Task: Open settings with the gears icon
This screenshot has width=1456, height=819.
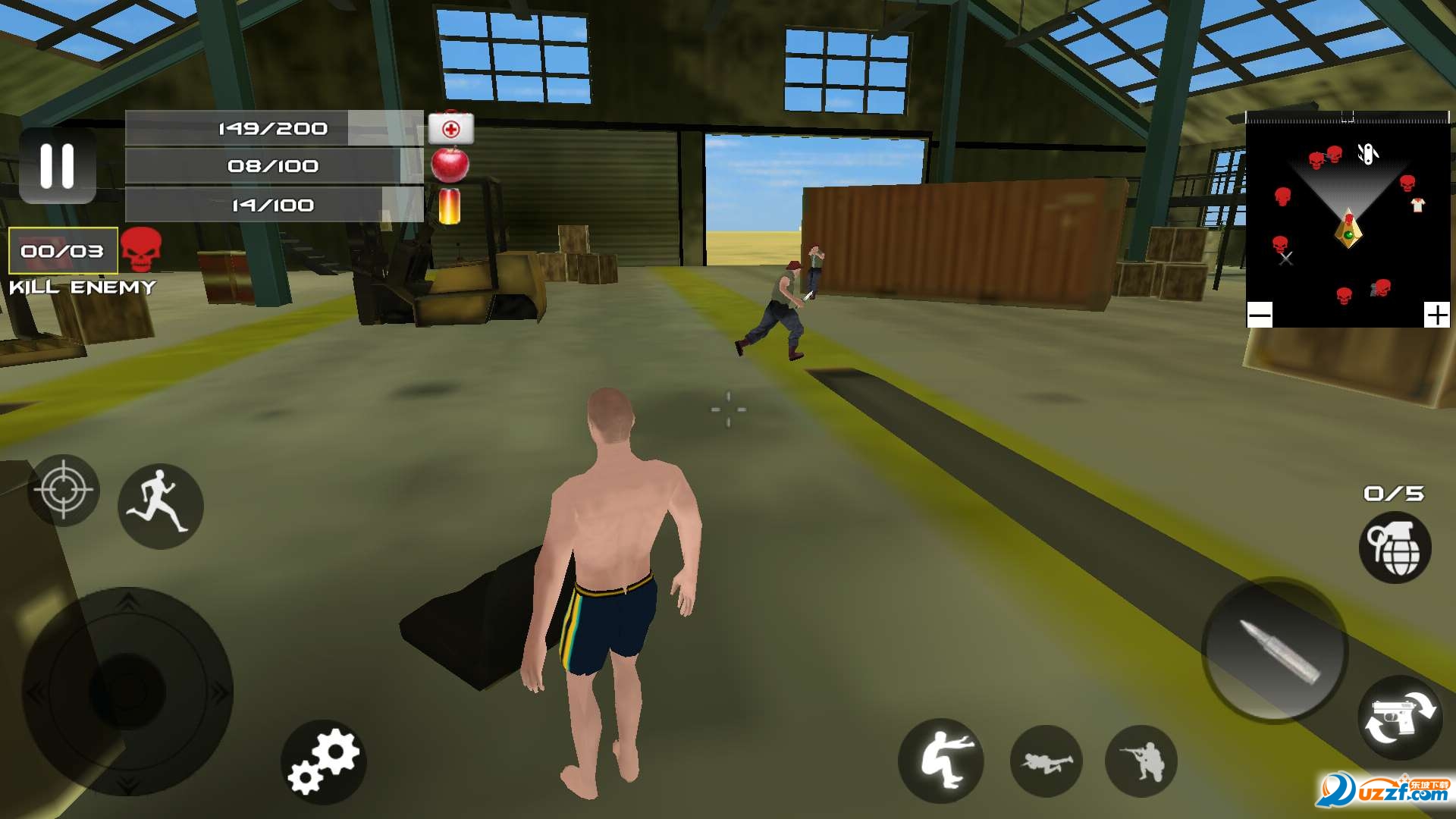Action: click(324, 761)
